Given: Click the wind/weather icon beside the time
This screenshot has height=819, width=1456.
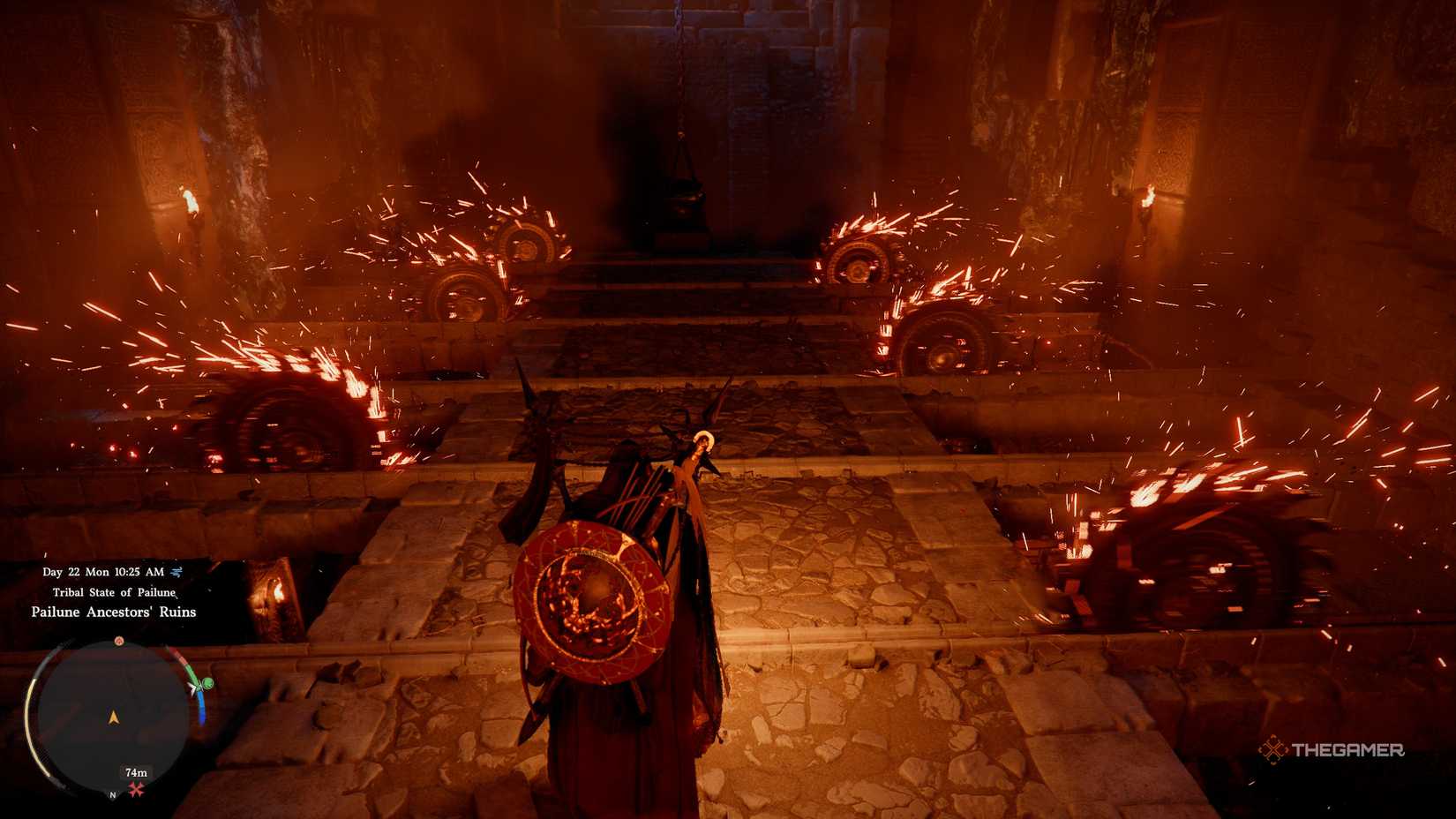Looking at the screenshot, I should click(x=175, y=572).
